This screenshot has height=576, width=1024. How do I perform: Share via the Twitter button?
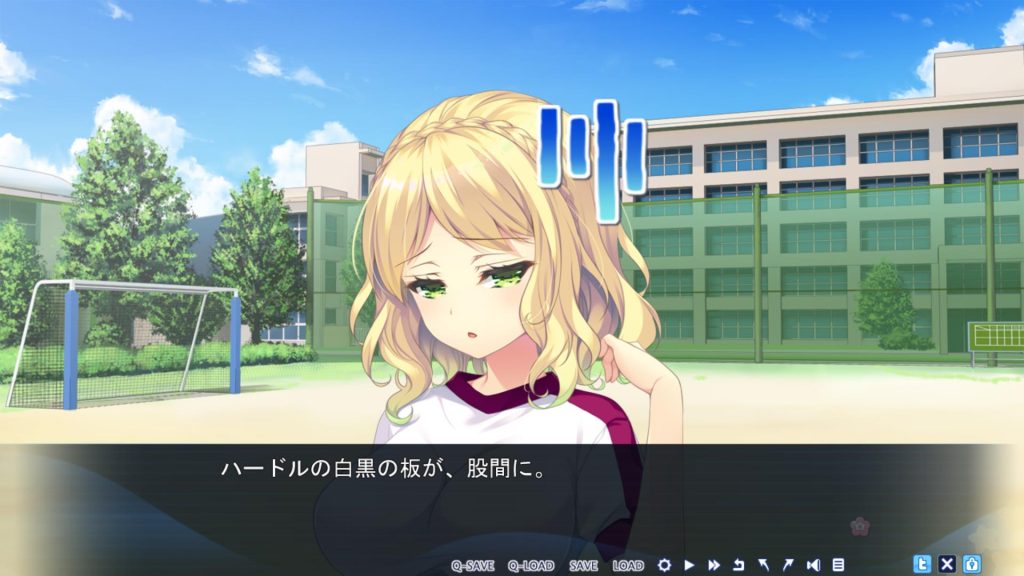click(x=923, y=564)
